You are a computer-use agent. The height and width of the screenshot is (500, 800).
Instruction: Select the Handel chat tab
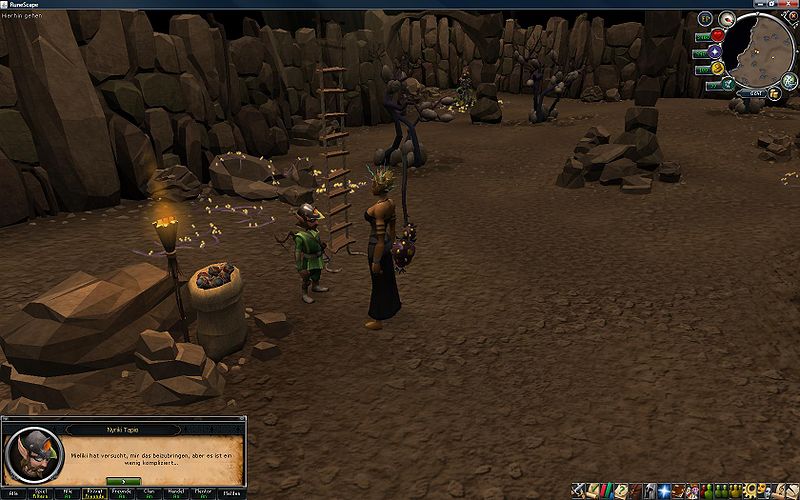tap(178, 493)
